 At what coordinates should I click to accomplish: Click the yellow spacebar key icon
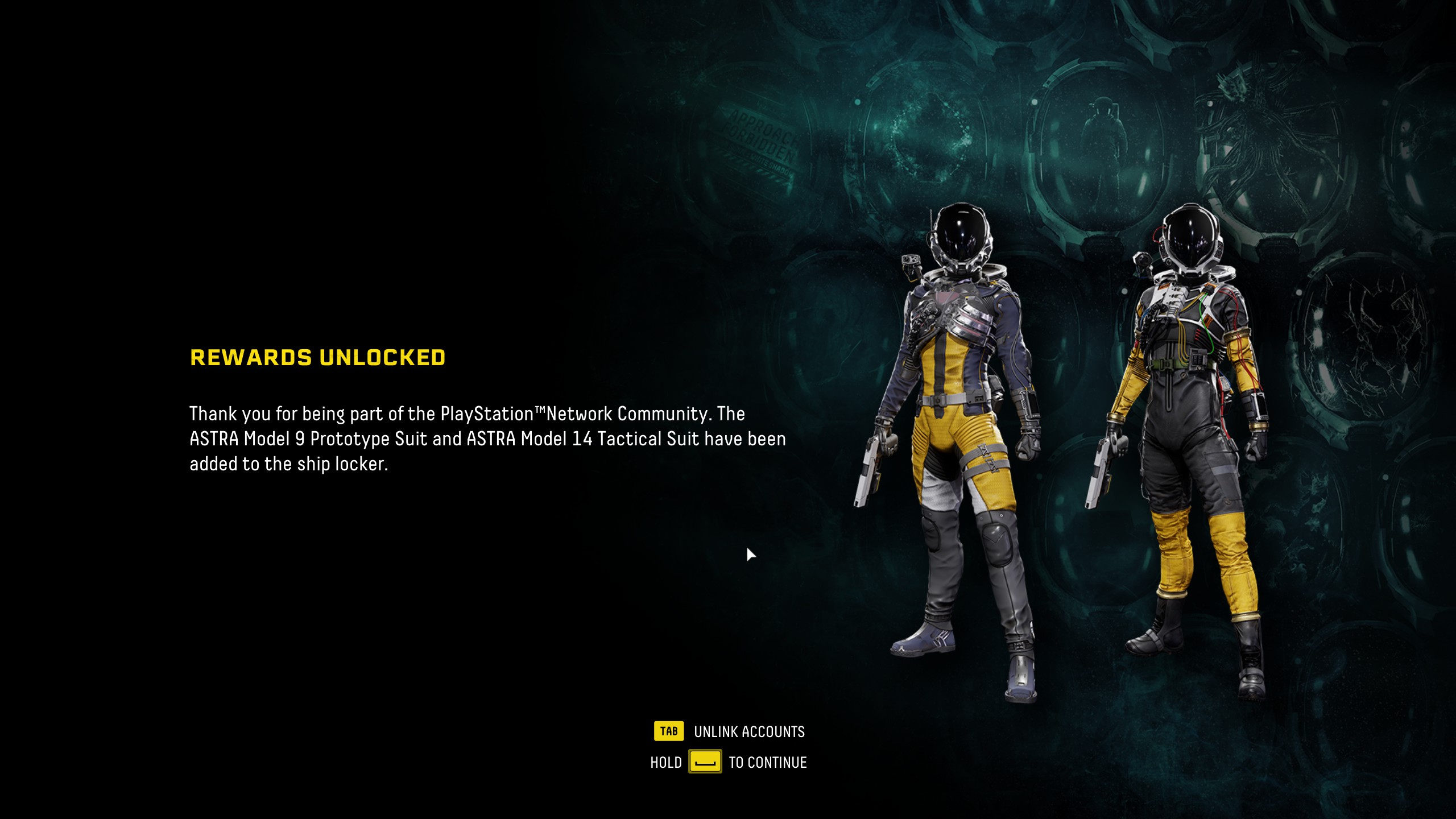tap(705, 763)
